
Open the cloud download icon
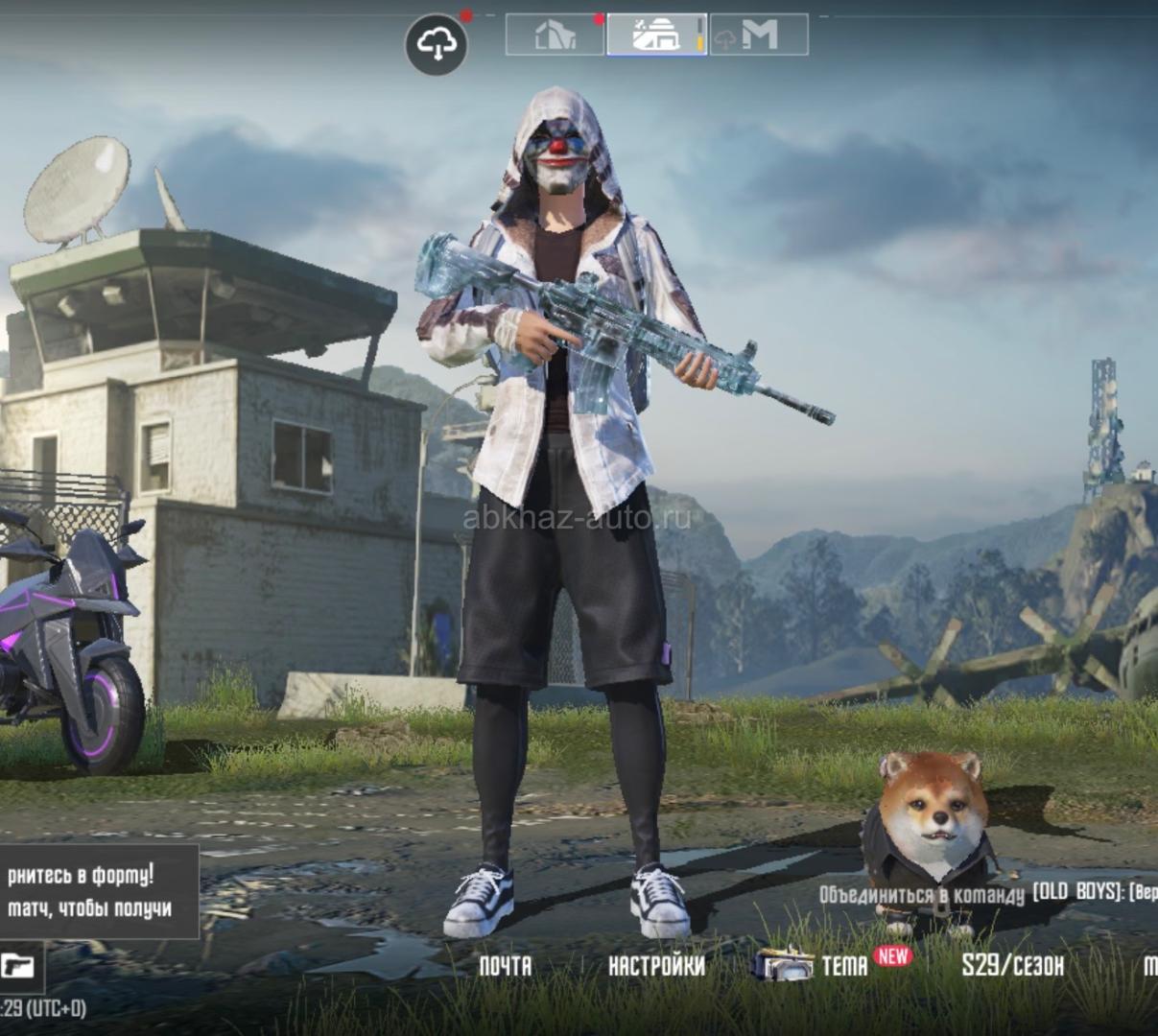[437, 43]
